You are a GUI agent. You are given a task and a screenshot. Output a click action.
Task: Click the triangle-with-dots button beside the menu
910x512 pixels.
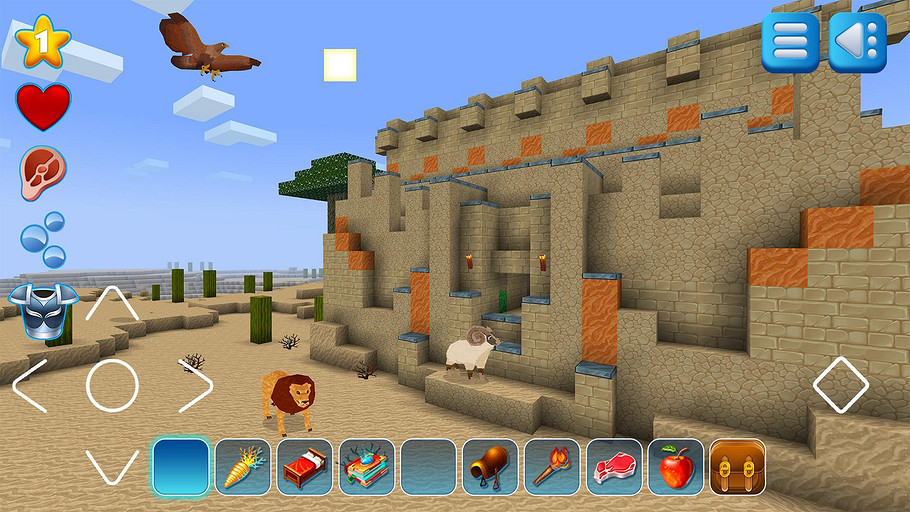[x=857, y=42]
